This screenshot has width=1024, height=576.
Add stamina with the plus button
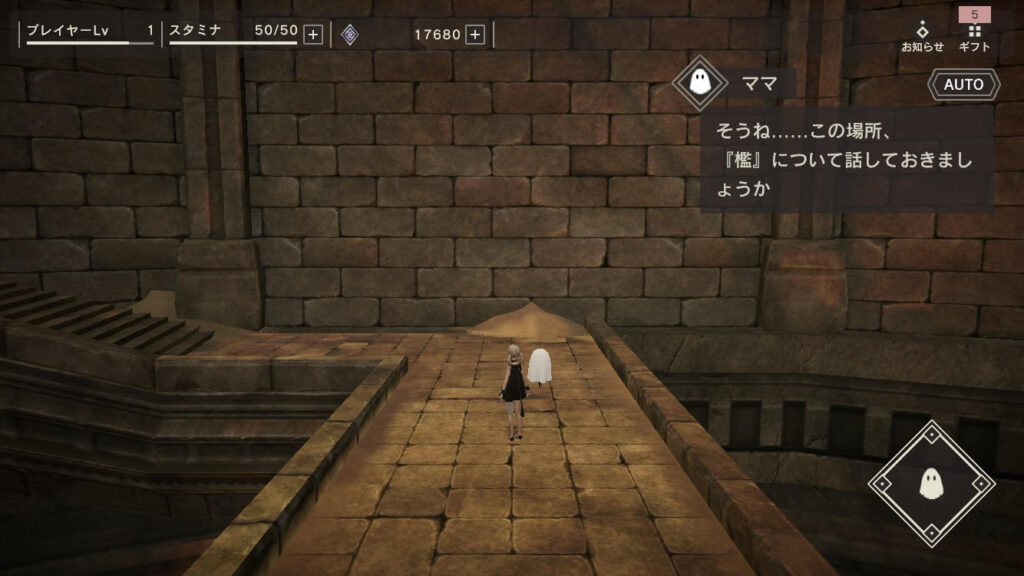coord(313,35)
